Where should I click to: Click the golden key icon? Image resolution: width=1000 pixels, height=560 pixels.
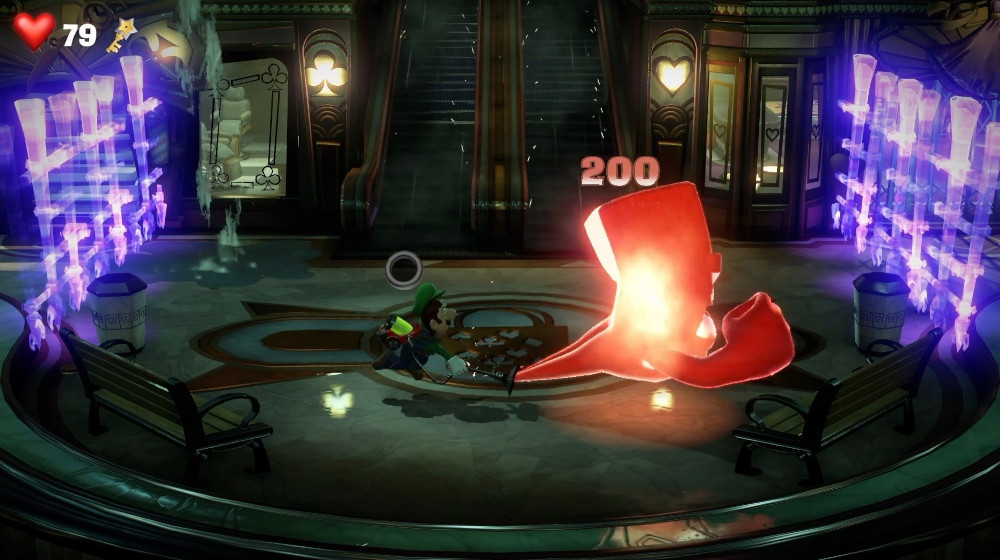(x=121, y=35)
